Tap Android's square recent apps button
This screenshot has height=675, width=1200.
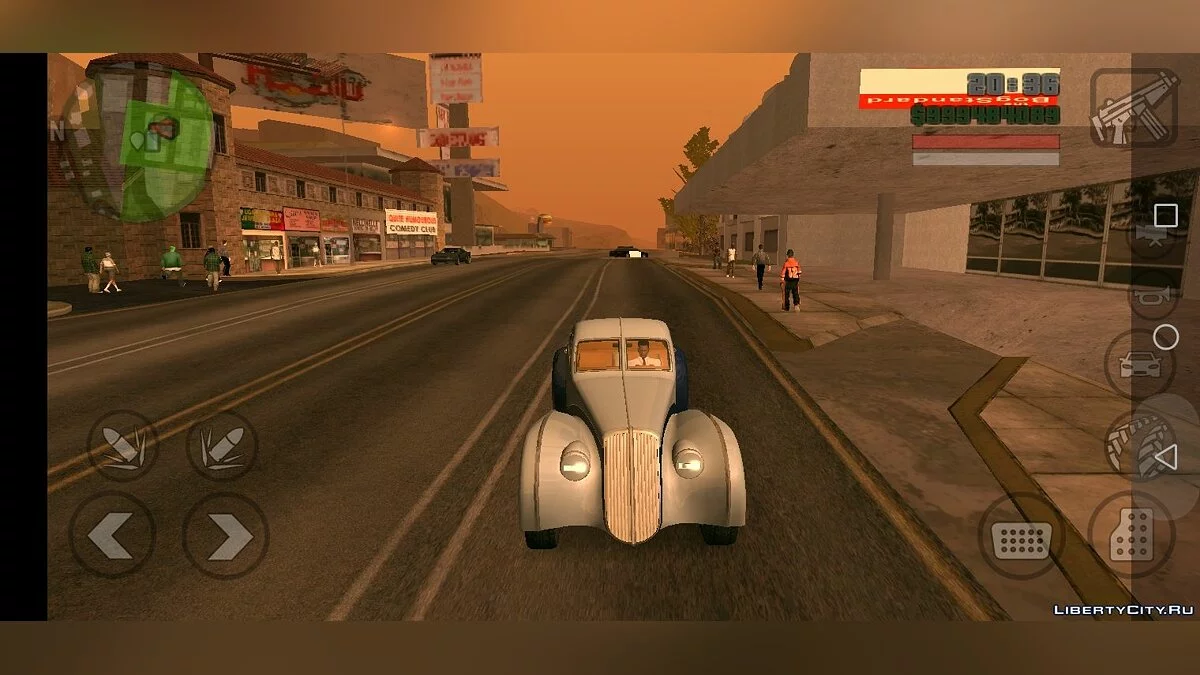[x=1166, y=215]
